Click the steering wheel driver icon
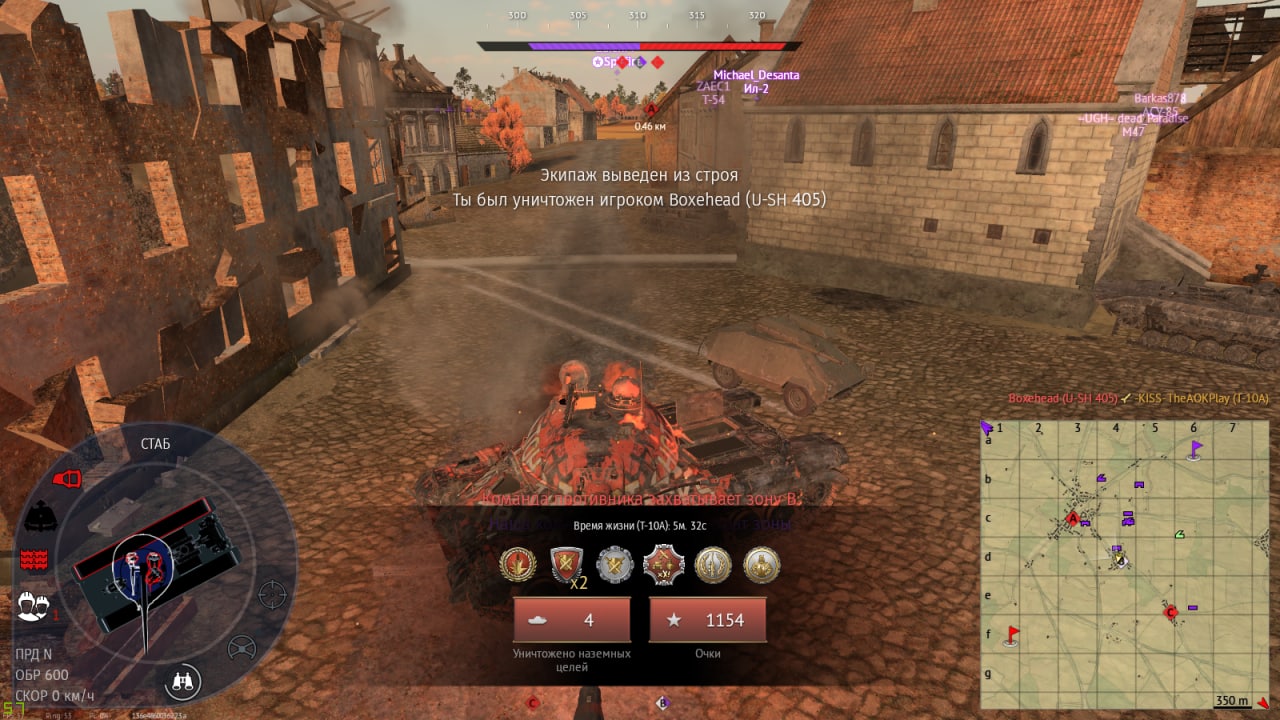 coord(241,649)
